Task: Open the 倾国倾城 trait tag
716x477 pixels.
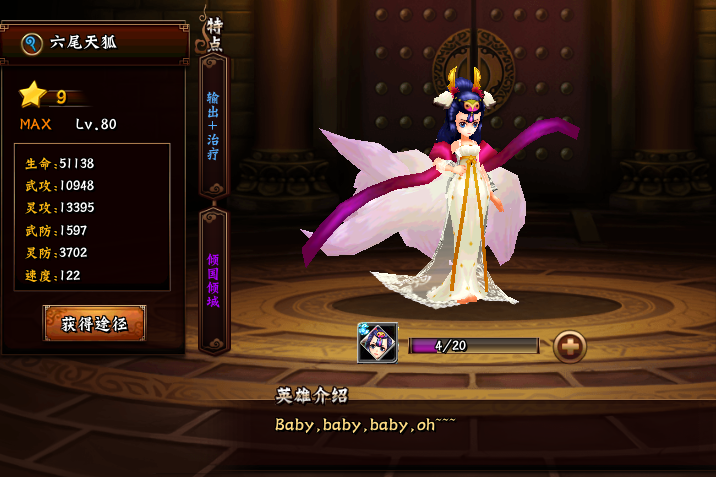Action: (x=213, y=279)
